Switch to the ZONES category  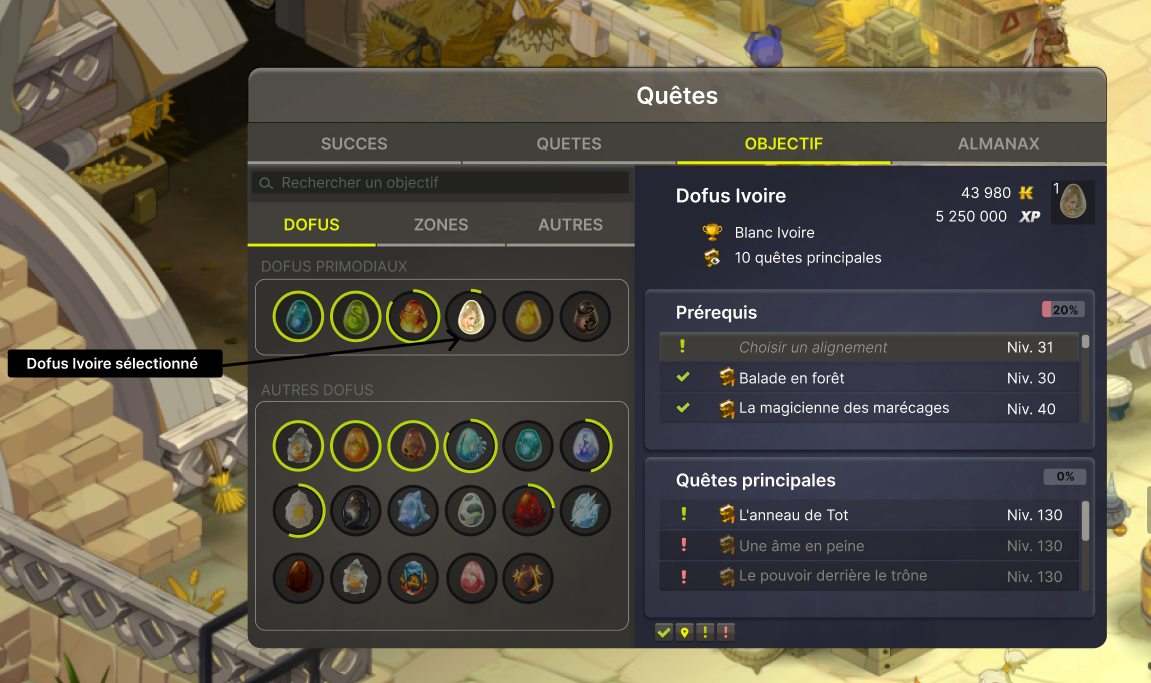click(441, 225)
